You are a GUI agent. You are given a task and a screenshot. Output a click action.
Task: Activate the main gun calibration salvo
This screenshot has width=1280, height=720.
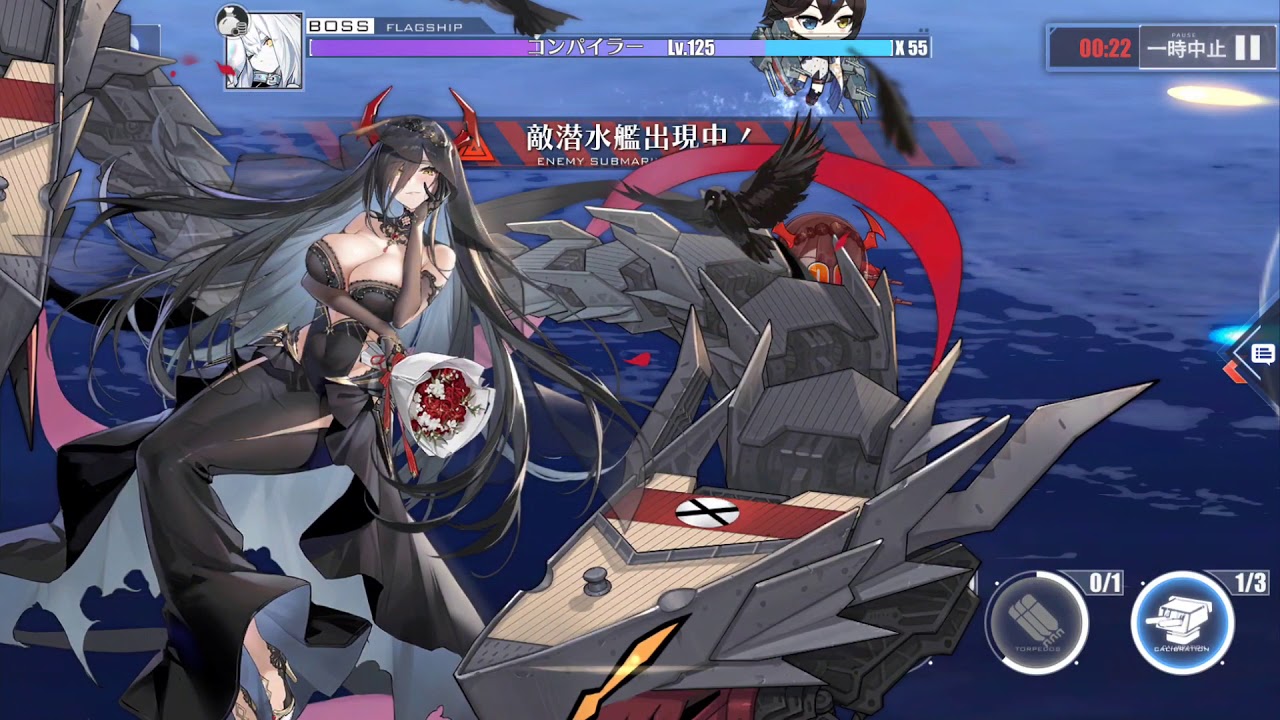coord(1182,621)
